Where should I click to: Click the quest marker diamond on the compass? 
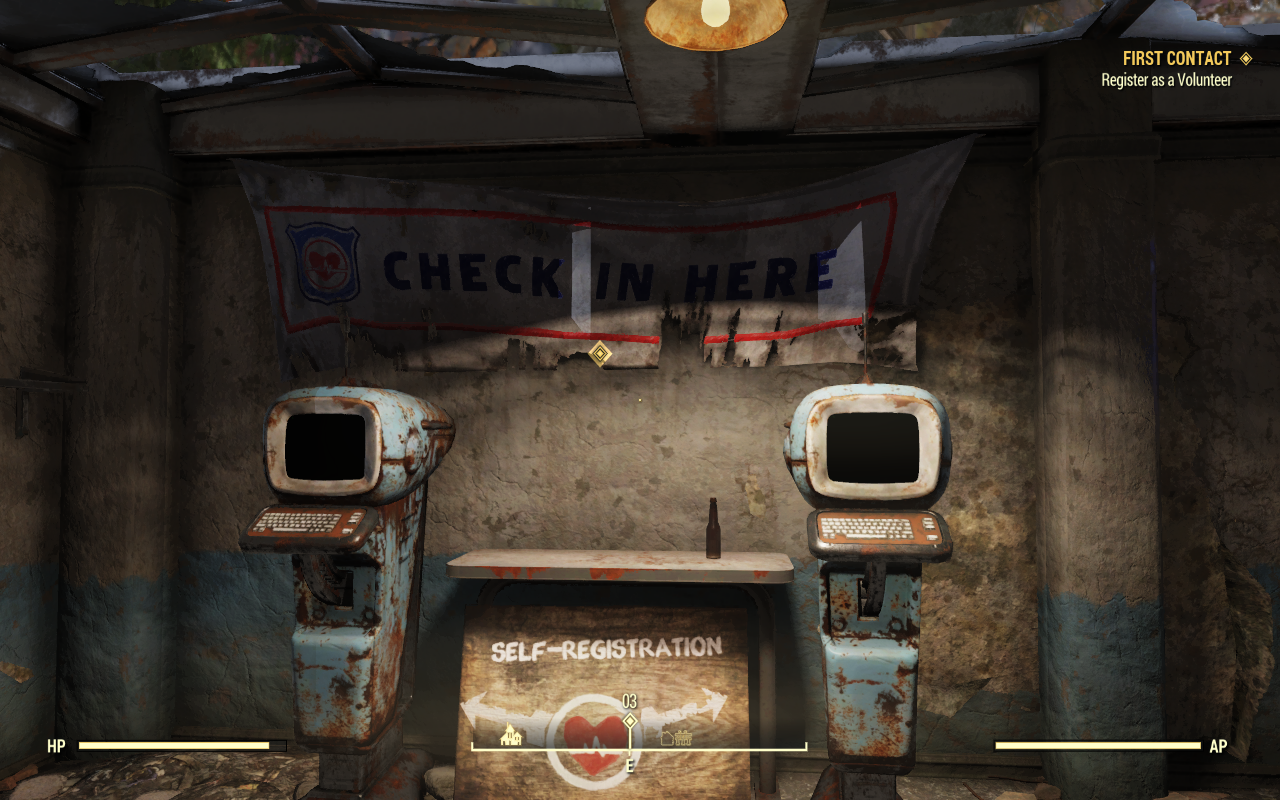[631, 720]
